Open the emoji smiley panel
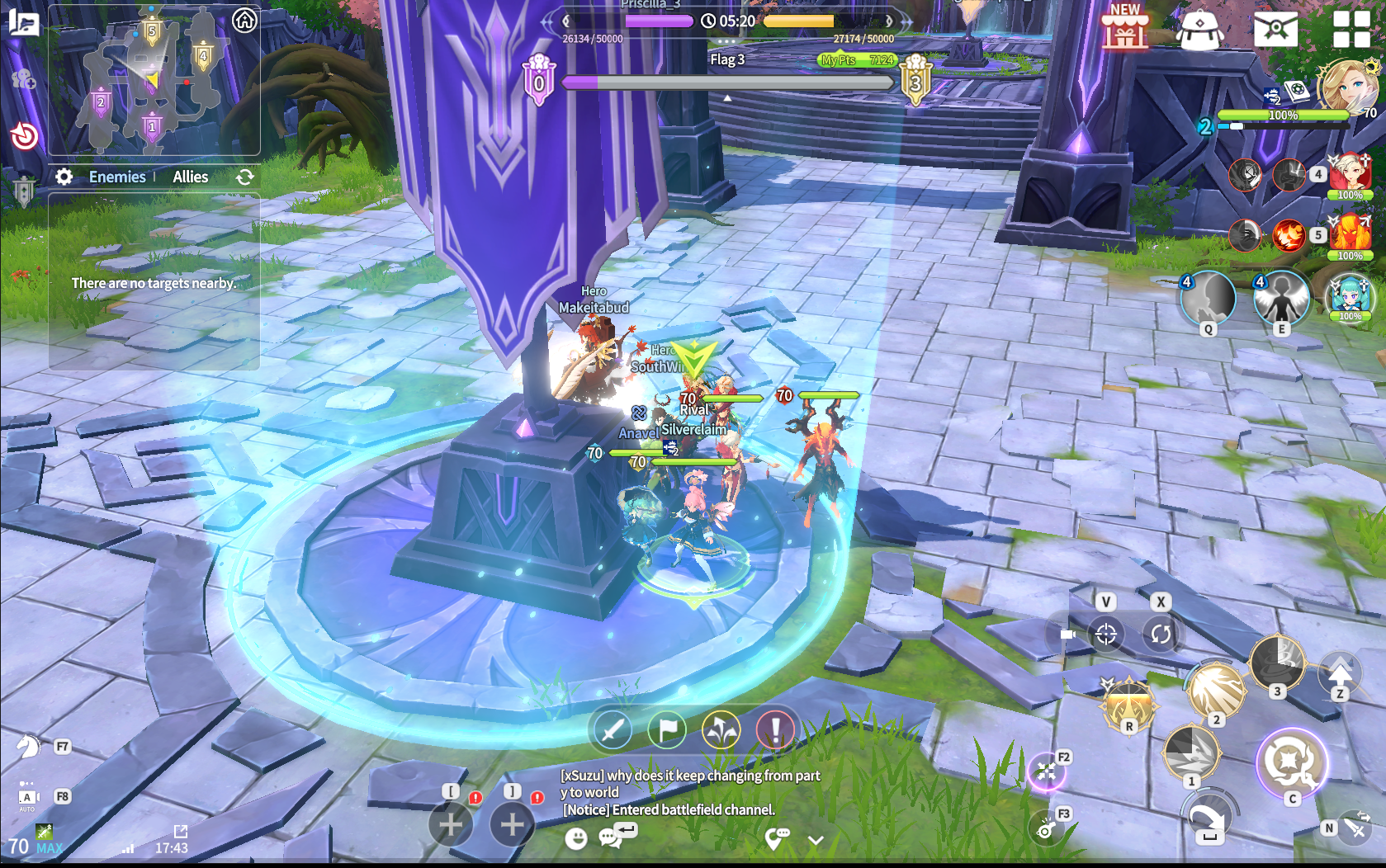This screenshot has height=868, width=1386. coord(576,839)
